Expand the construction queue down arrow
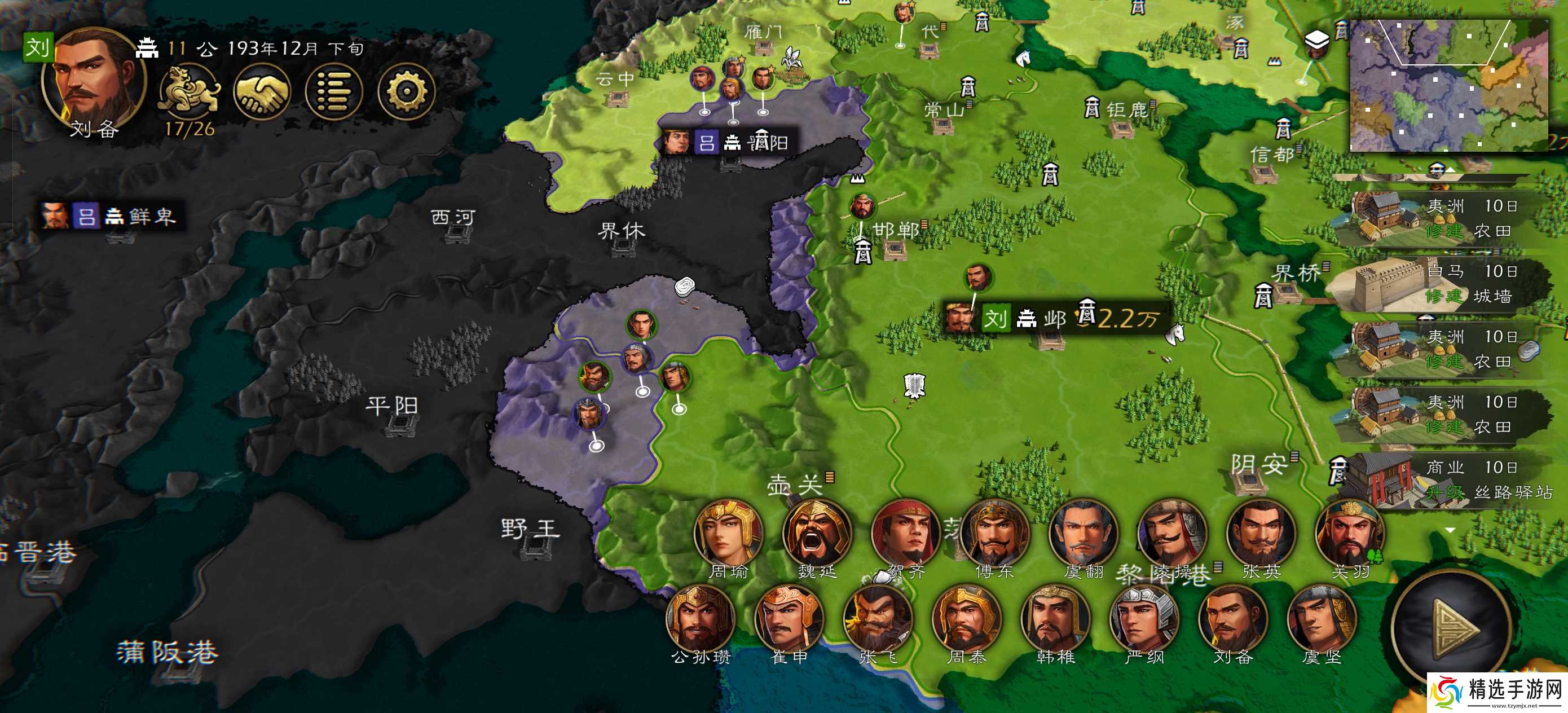 coord(1451,530)
